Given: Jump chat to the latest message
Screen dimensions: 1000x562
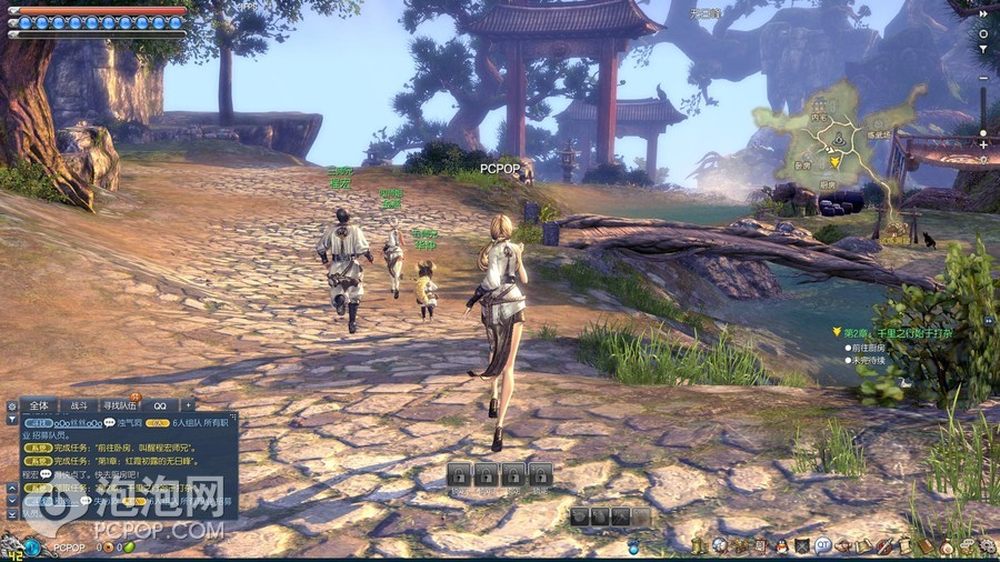Looking at the screenshot, I should pos(12,513).
